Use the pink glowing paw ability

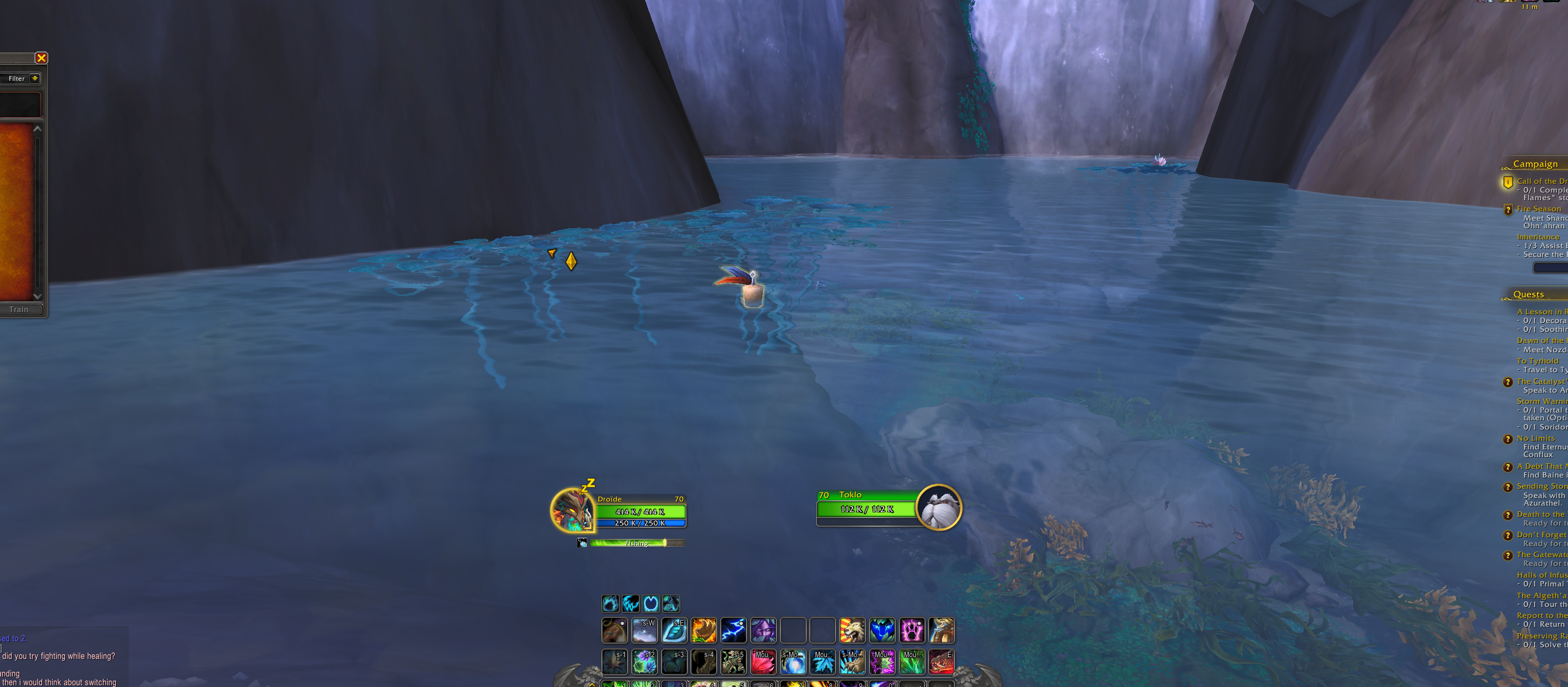[x=912, y=630]
